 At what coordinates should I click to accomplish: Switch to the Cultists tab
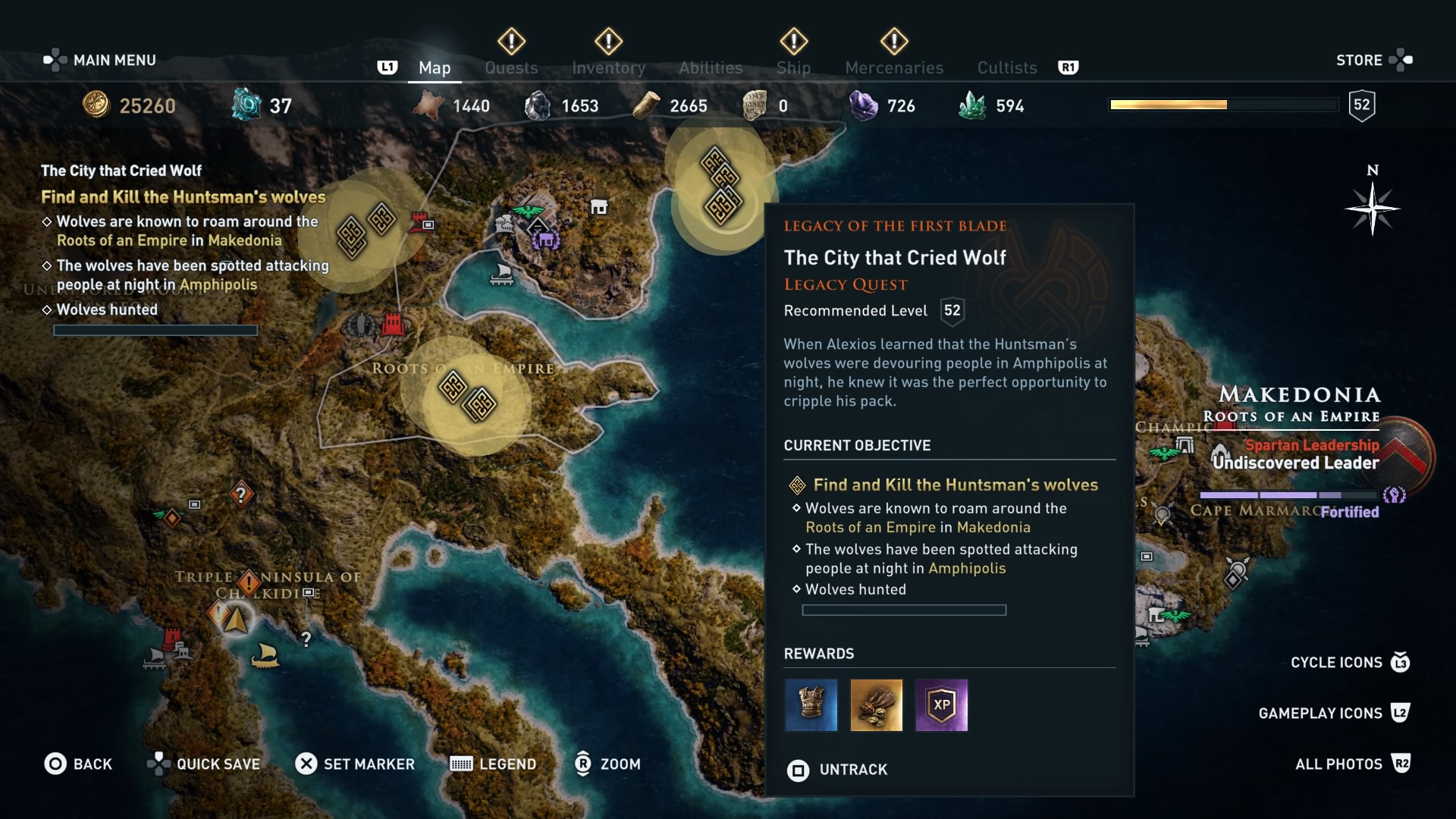pos(1006,67)
